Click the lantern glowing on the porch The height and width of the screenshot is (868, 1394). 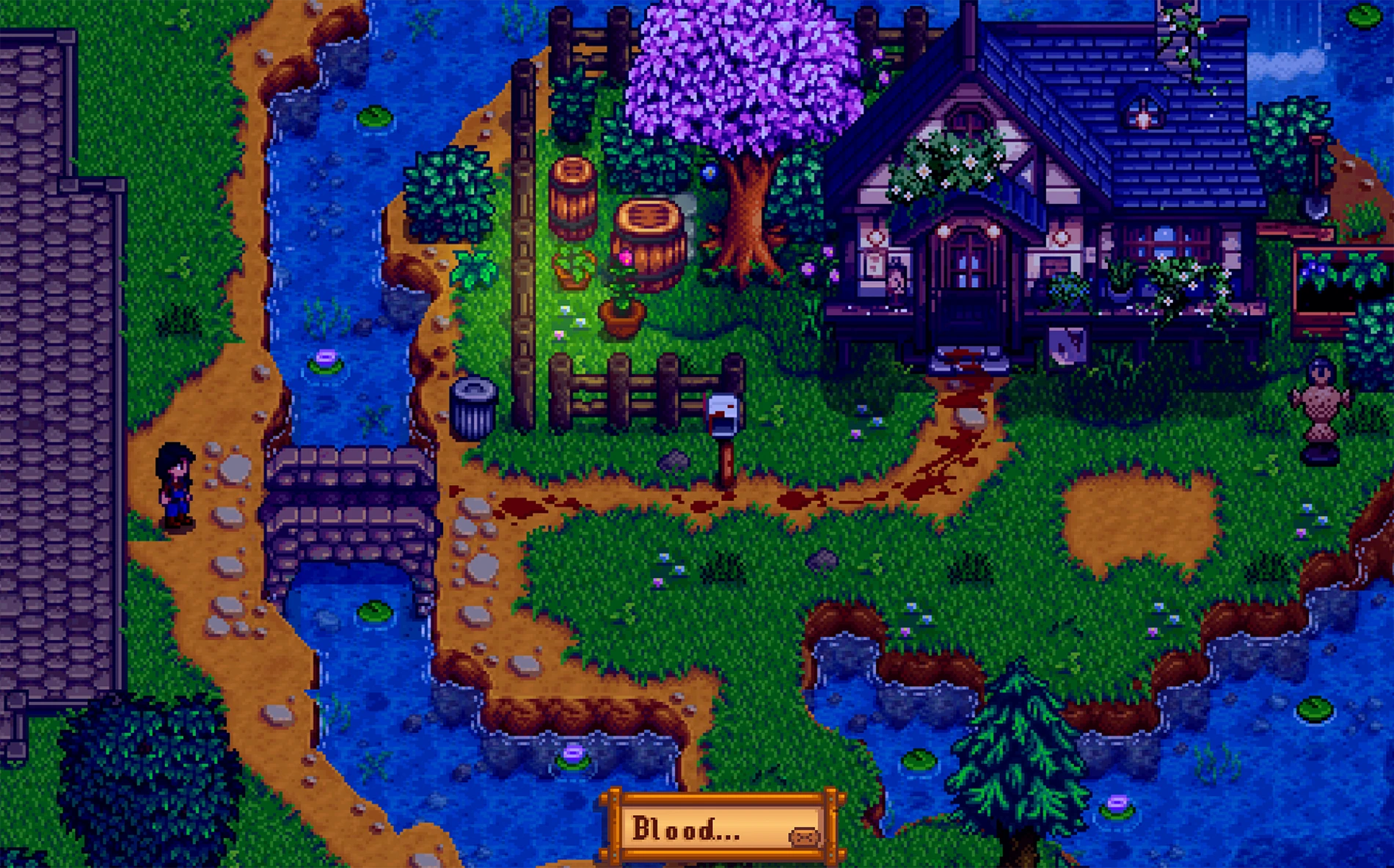pos(945,231)
